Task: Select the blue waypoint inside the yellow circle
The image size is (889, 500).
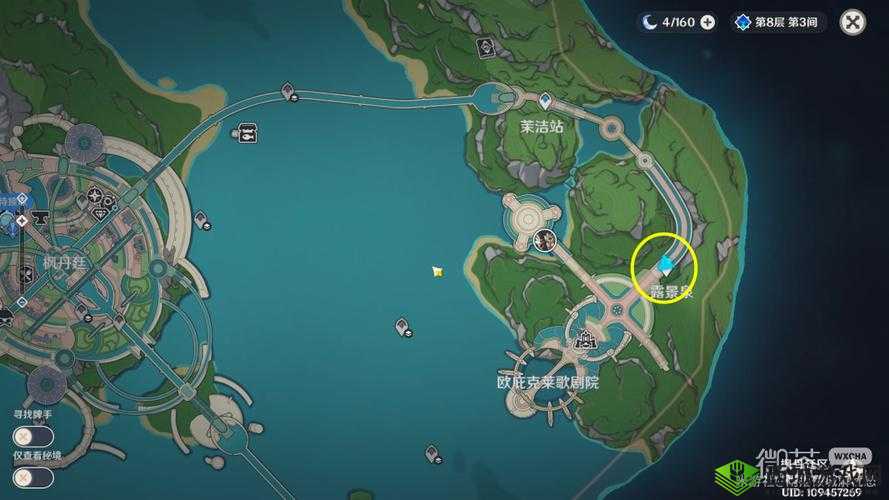Action: [x=666, y=262]
